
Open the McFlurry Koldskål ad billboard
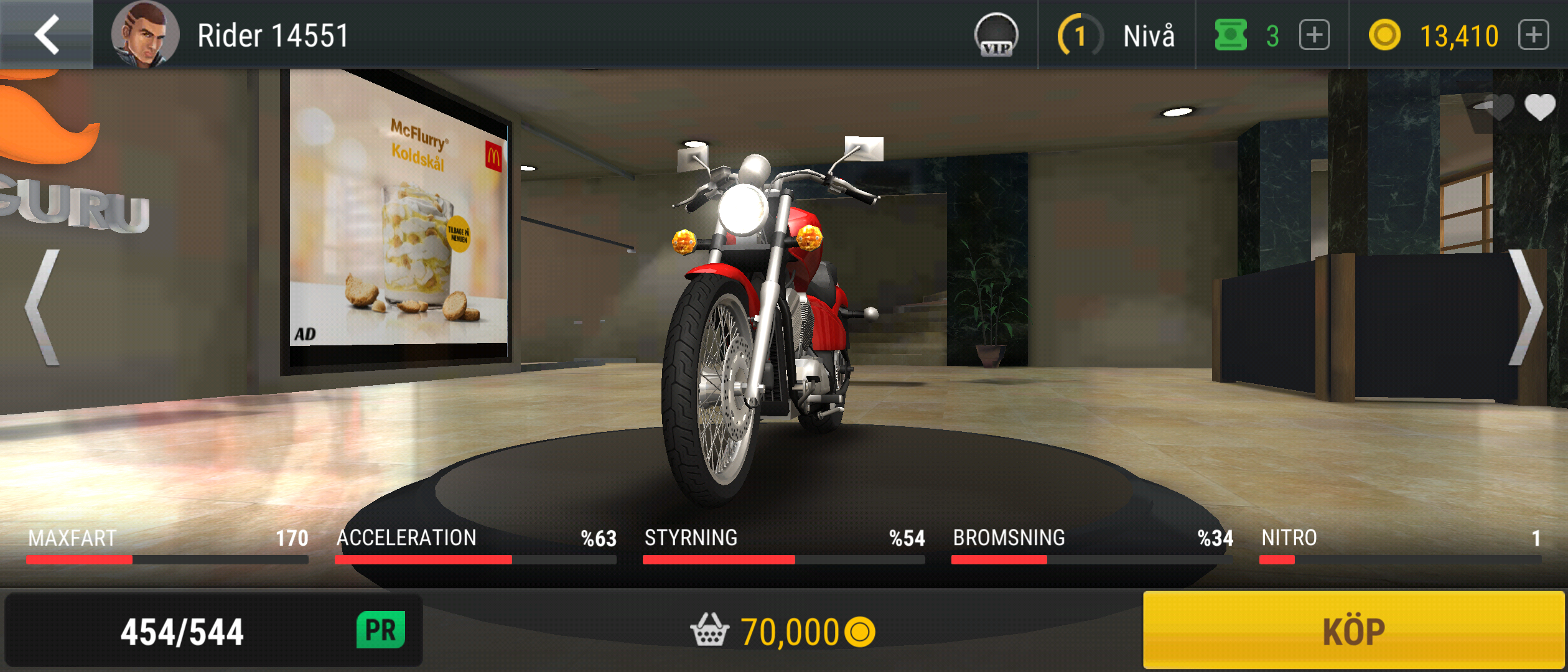[x=398, y=218]
